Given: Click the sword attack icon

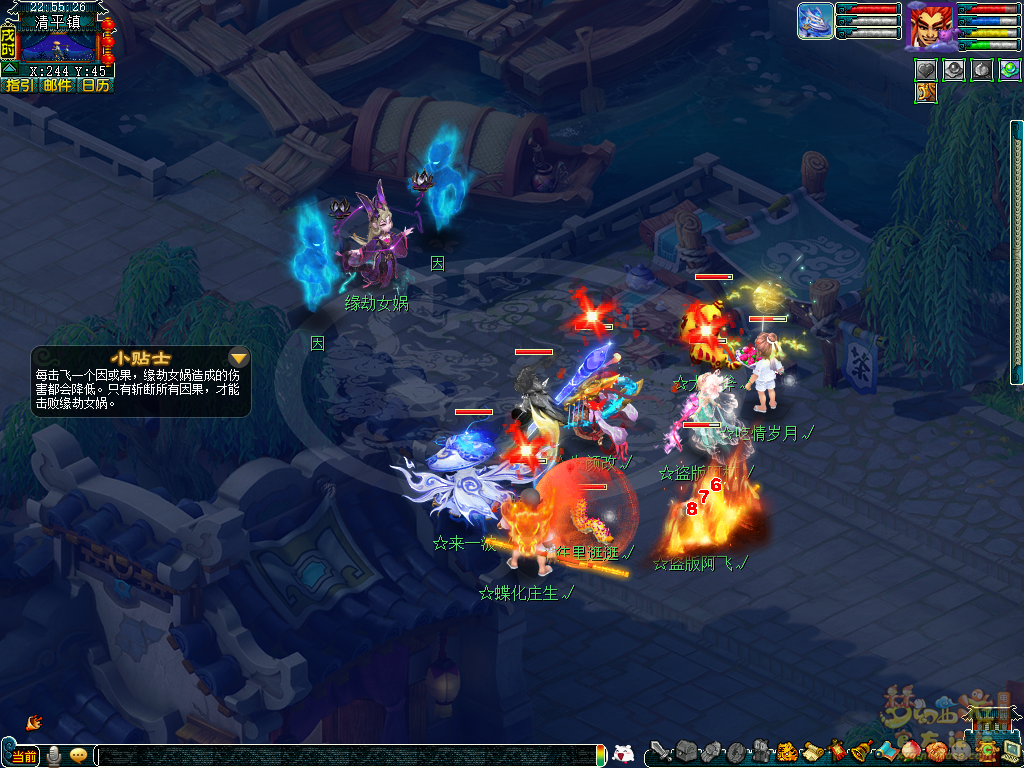Looking at the screenshot, I should click(x=661, y=751).
